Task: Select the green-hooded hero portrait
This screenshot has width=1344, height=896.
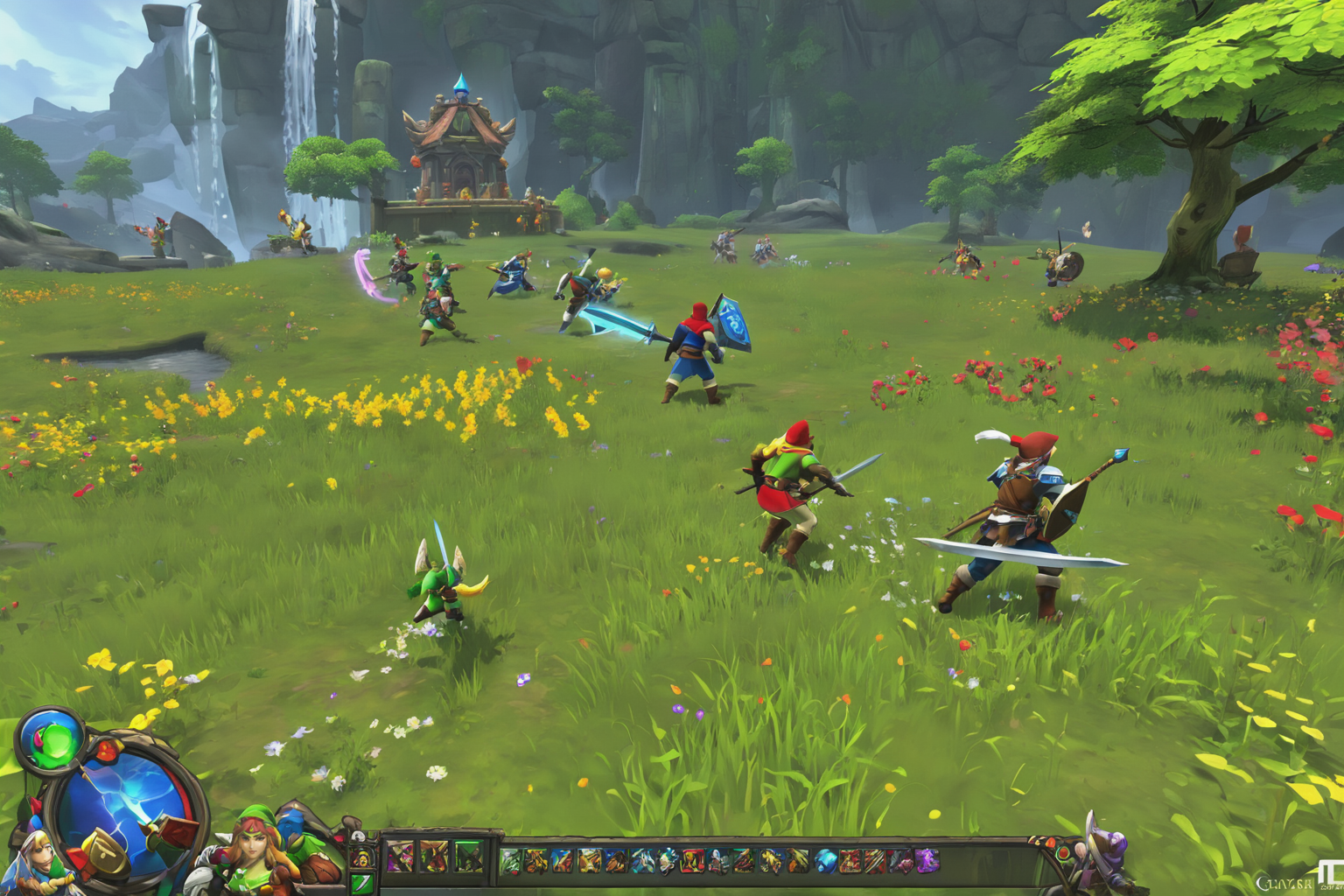Action: (x=256, y=844)
